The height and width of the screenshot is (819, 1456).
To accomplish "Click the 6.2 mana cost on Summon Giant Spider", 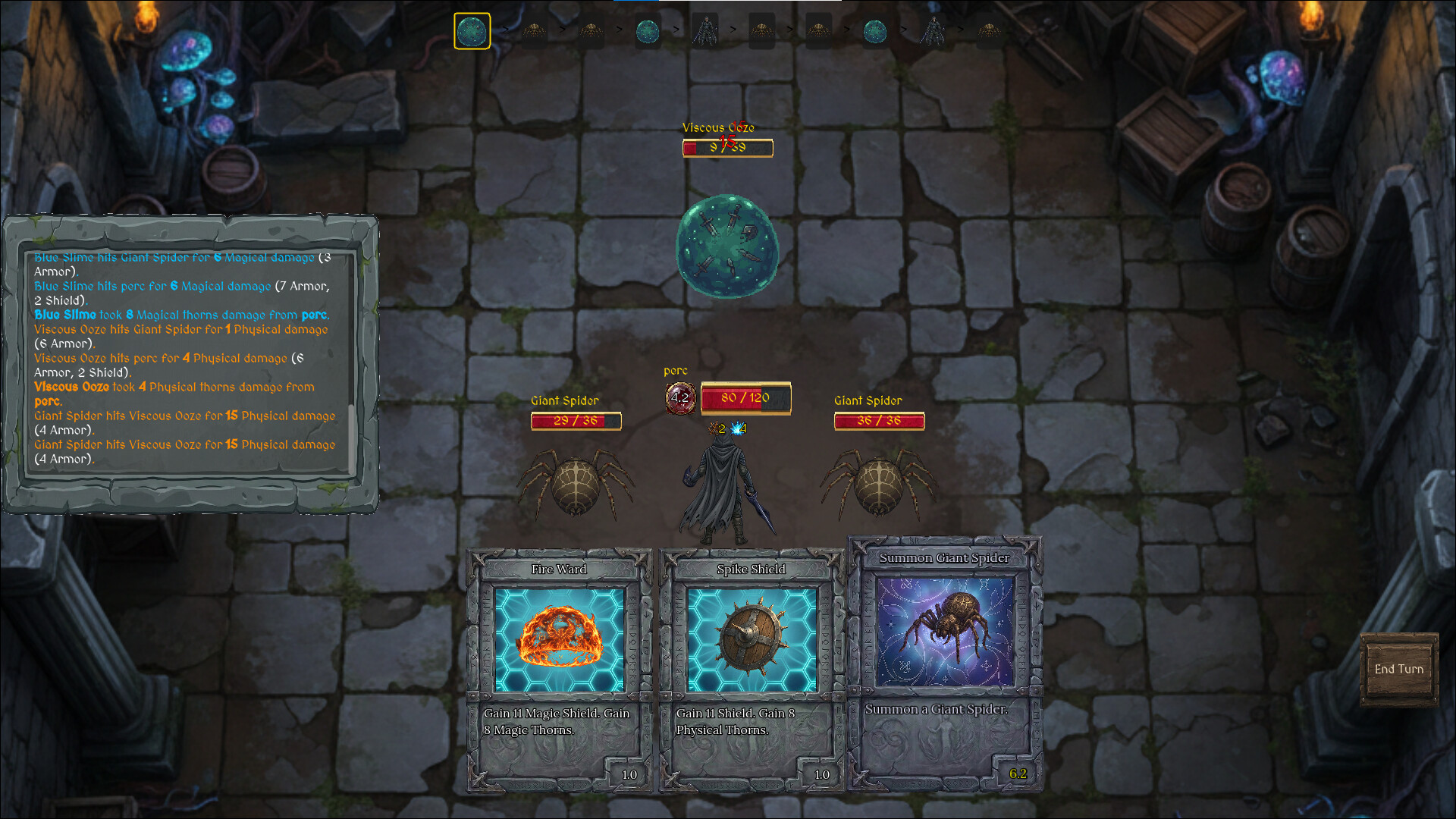I will 1019,774.
